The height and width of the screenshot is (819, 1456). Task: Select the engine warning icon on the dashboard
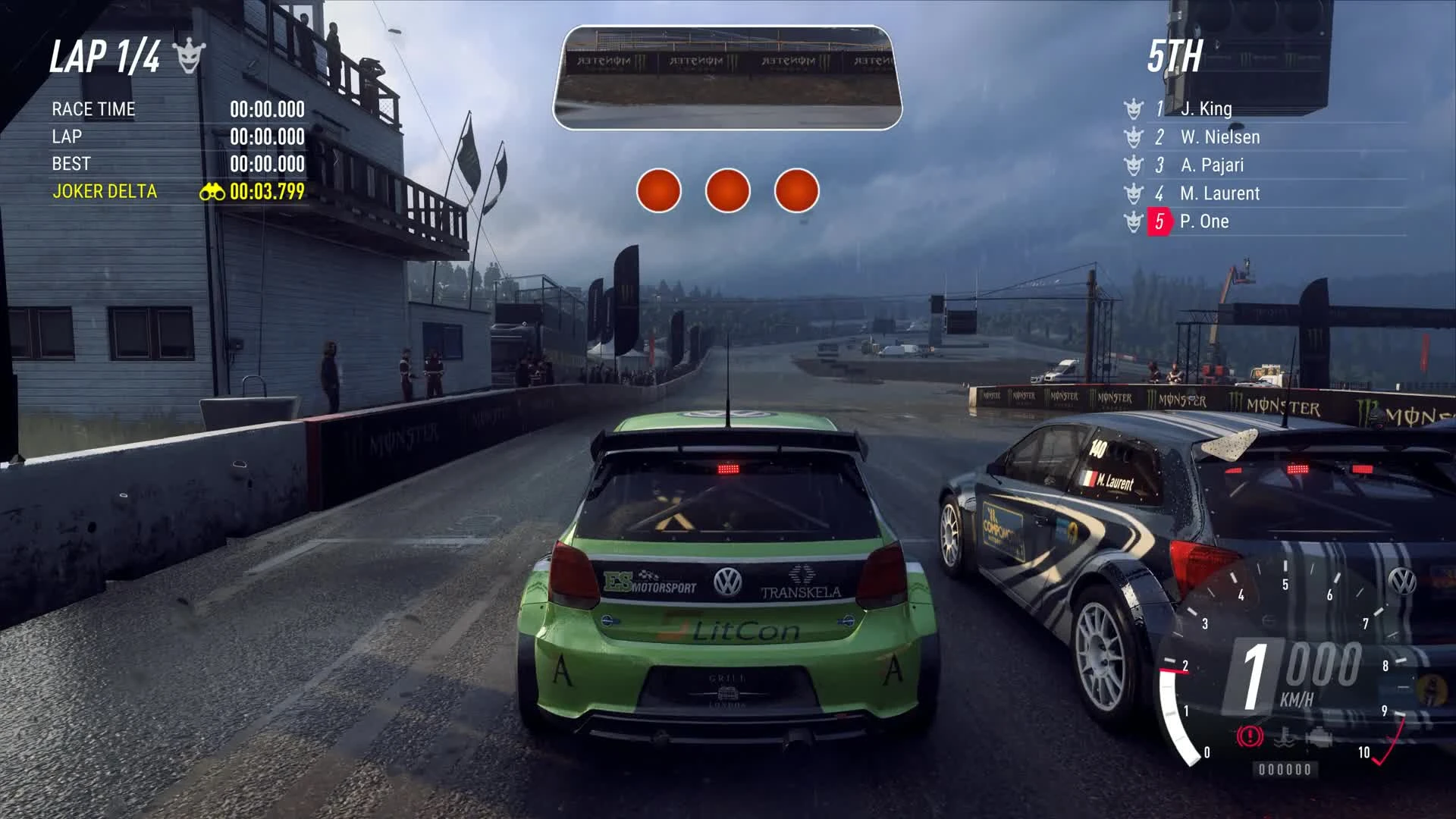[x=1321, y=739]
